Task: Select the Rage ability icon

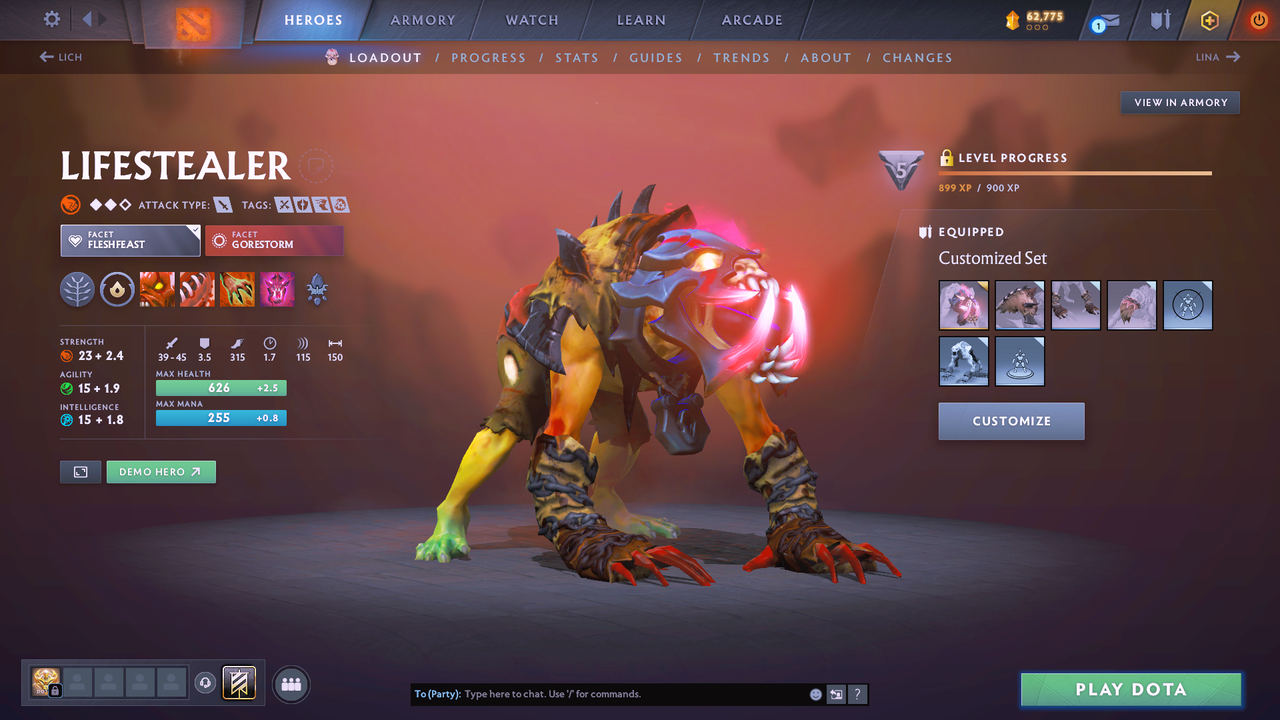Action: (x=157, y=289)
